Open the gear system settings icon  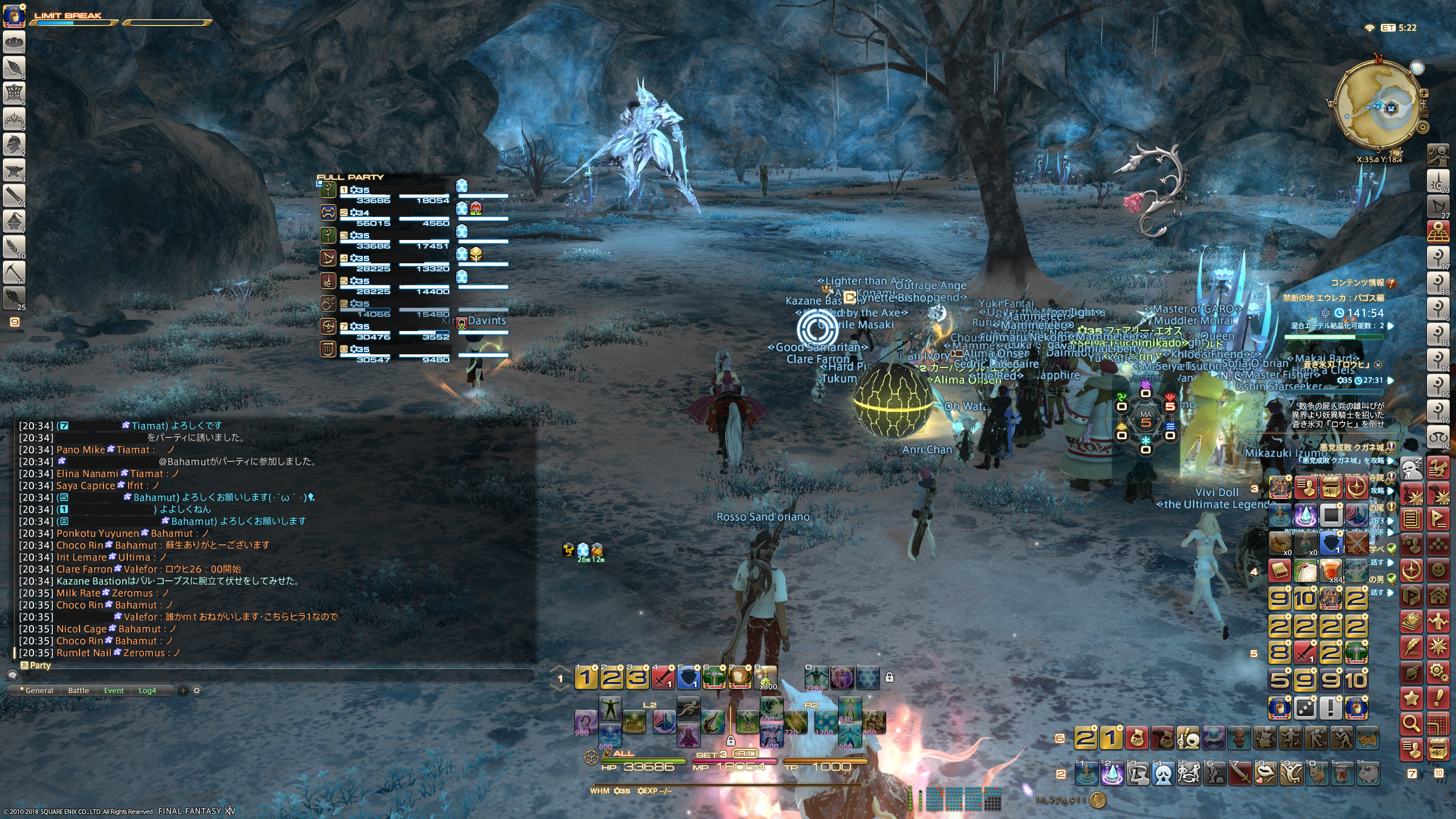pyautogui.click(x=1438, y=672)
